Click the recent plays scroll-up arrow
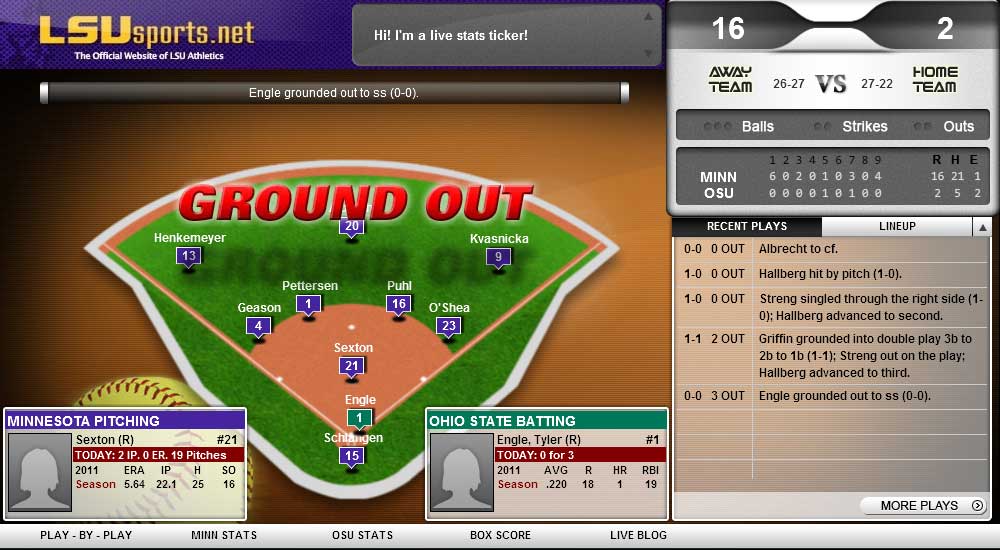The image size is (1000, 550). pyautogui.click(x=982, y=226)
